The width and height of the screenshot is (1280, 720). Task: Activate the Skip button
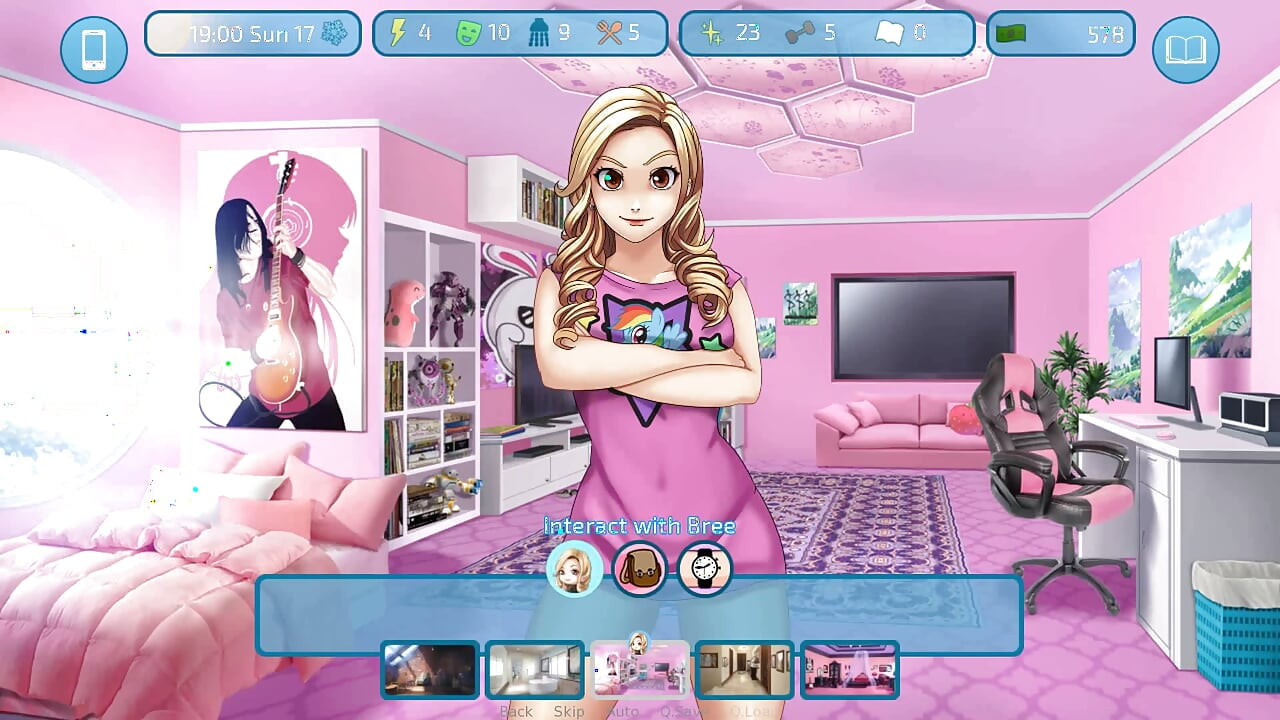569,711
